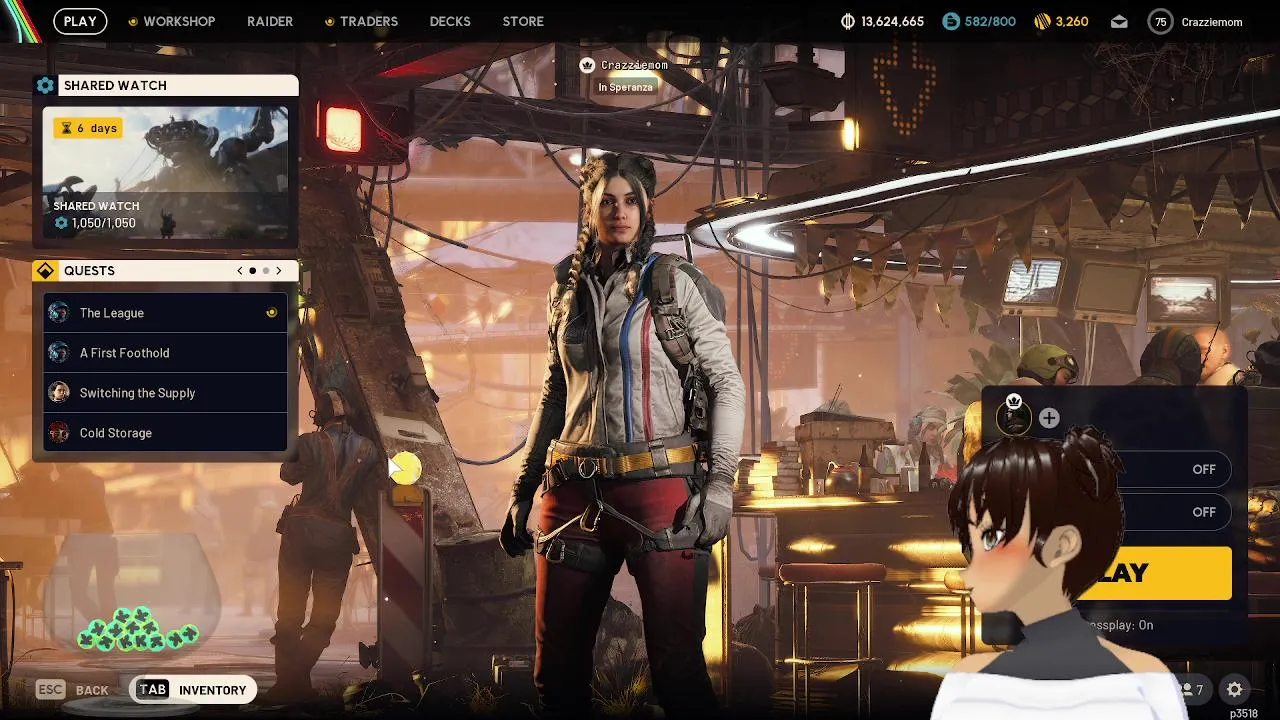View the Crazziemom player profile
Screen dimensions: 1280x720
(1195, 21)
